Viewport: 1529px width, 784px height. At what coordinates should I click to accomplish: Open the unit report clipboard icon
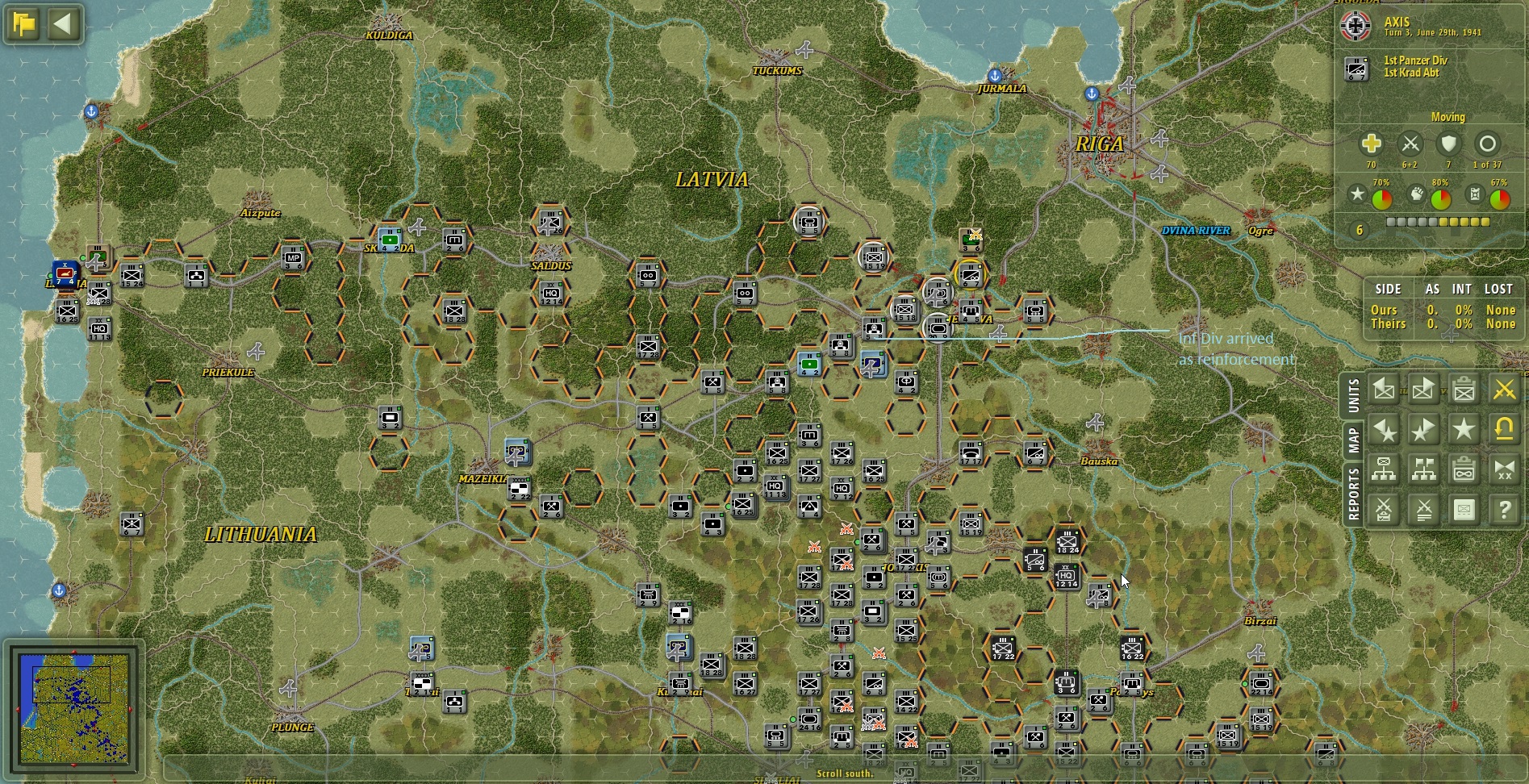(1464, 390)
